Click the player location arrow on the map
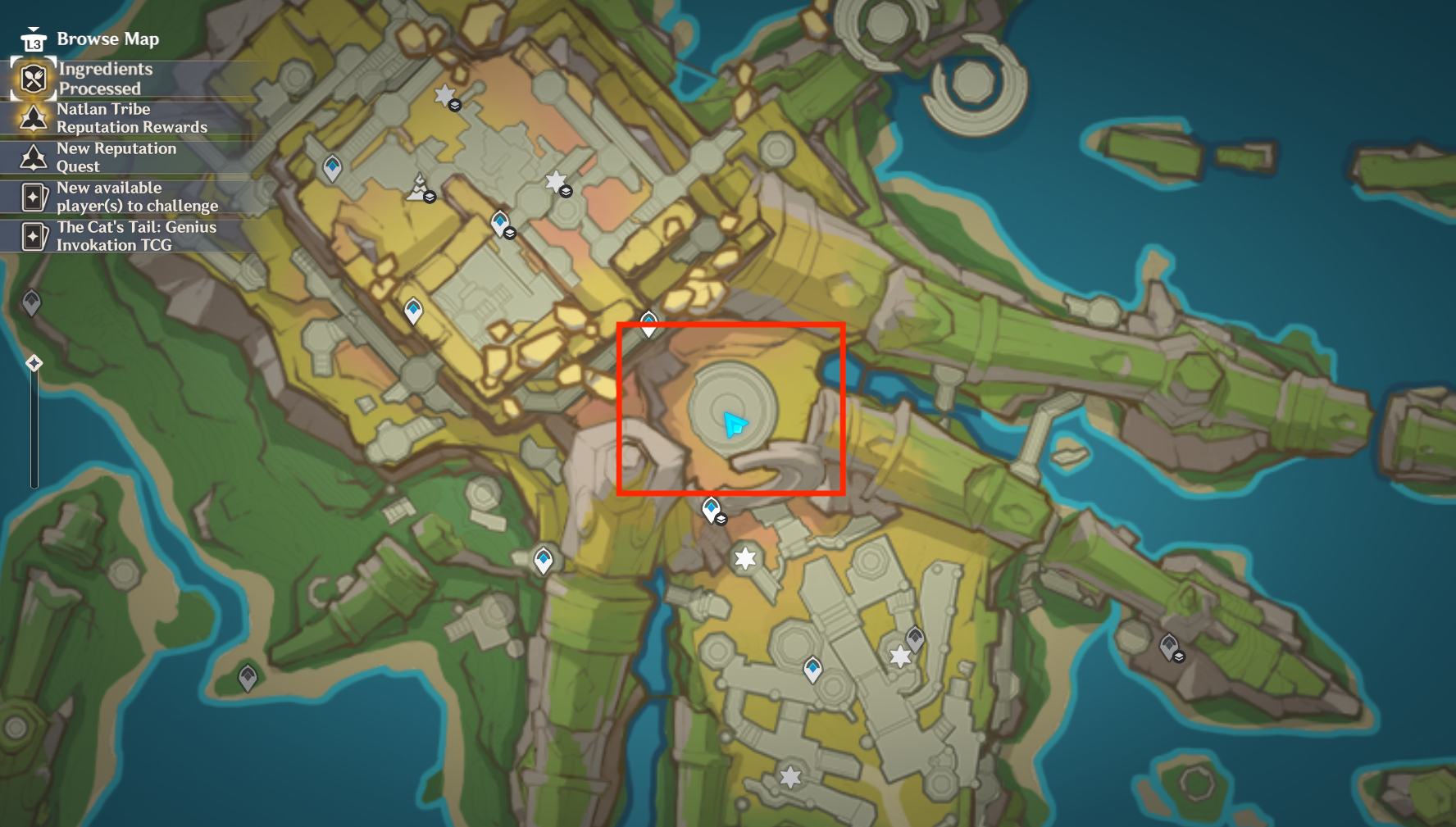Image resolution: width=1456 pixels, height=827 pixels. 734,423
